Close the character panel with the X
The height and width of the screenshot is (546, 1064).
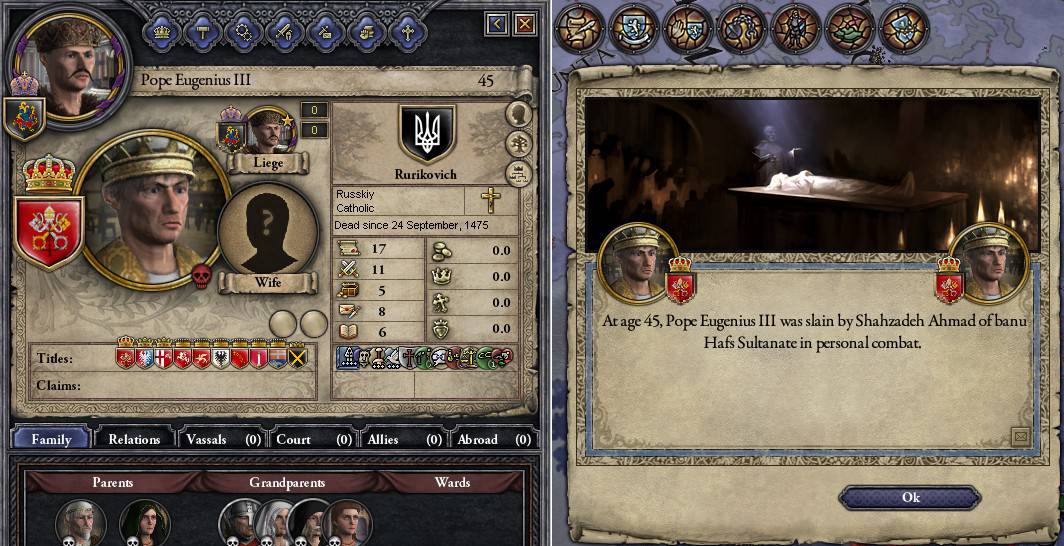coord(524,23)
